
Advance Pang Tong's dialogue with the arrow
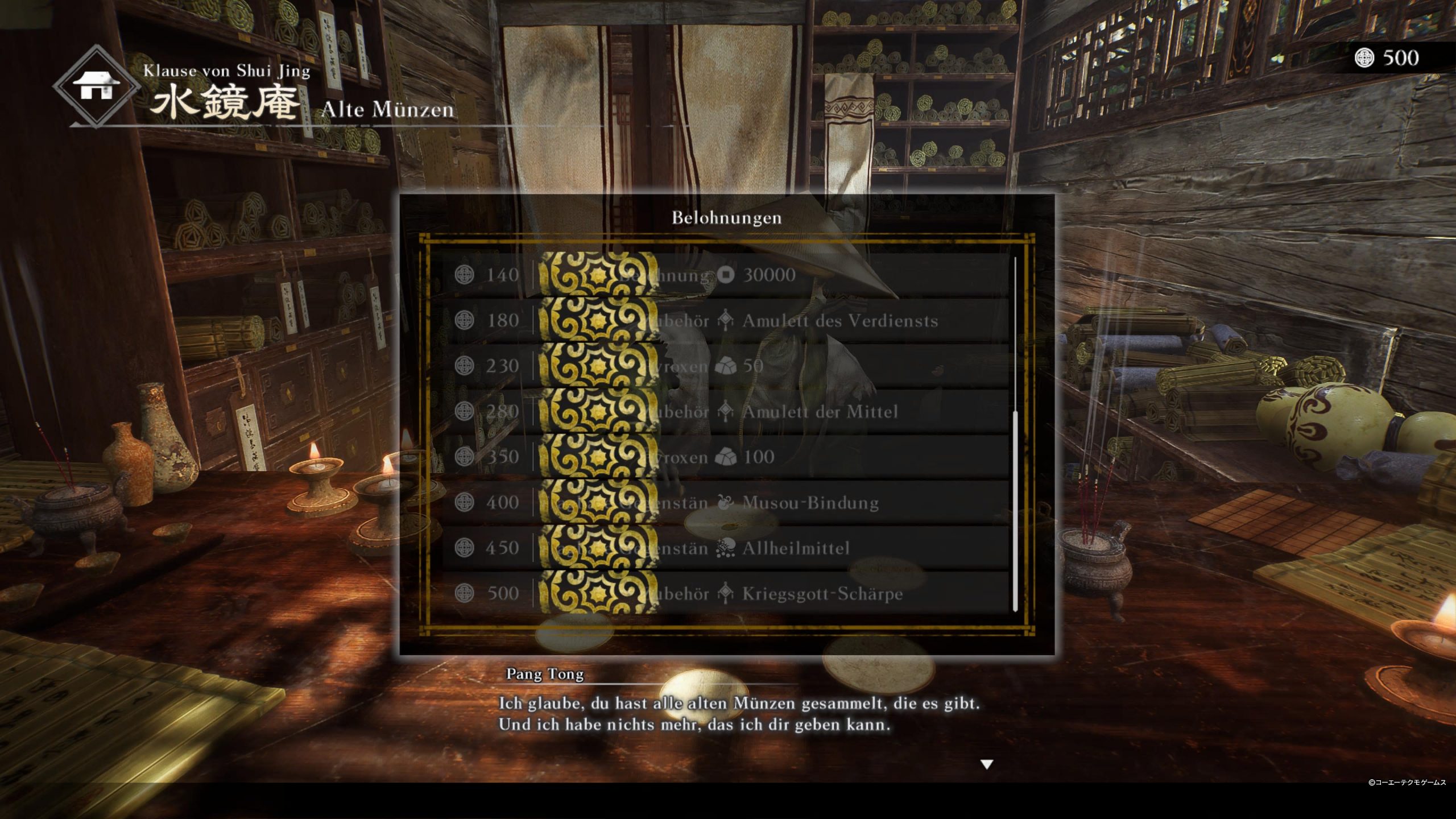987,764
